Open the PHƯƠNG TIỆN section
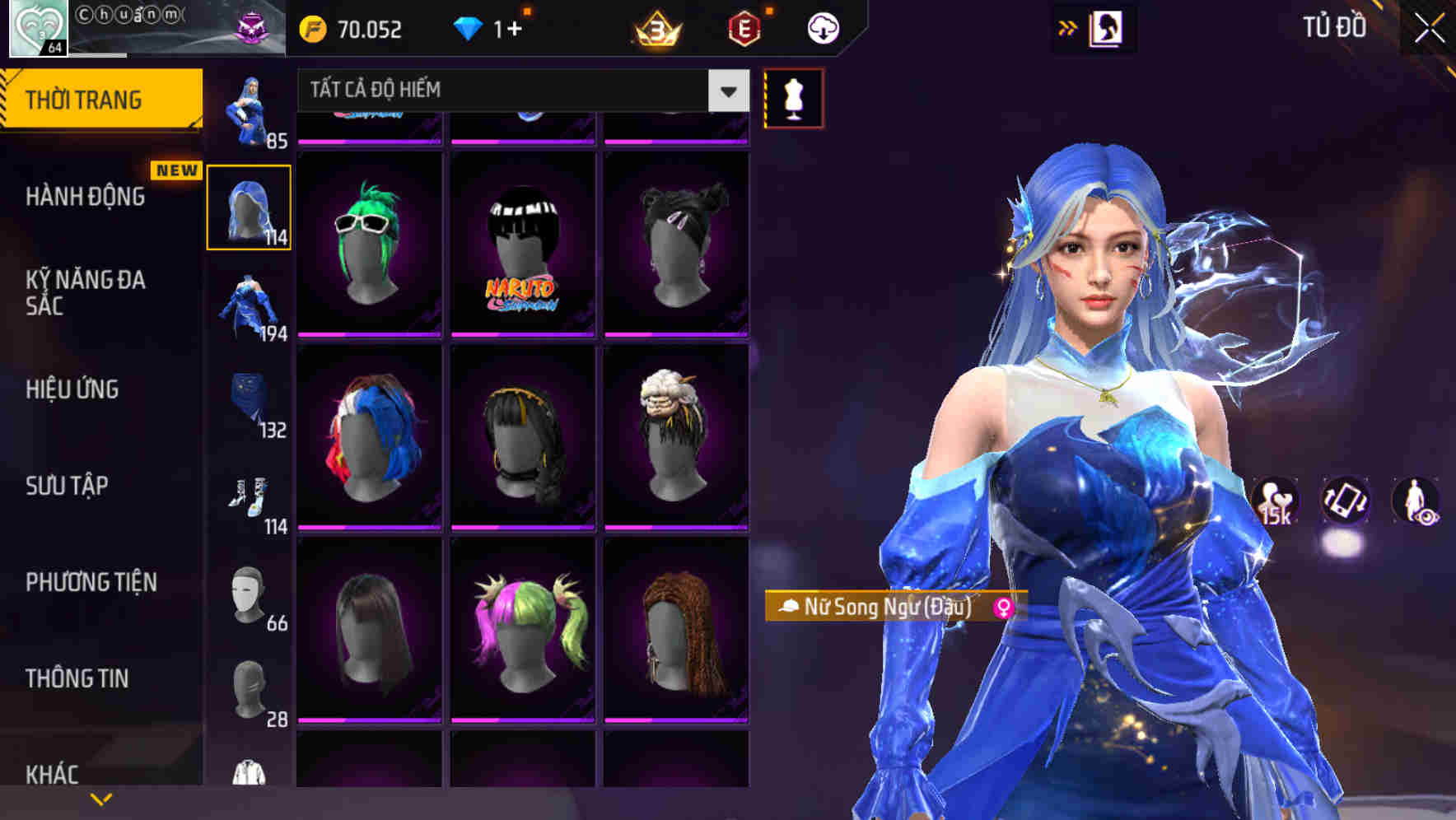 (91, 581)
